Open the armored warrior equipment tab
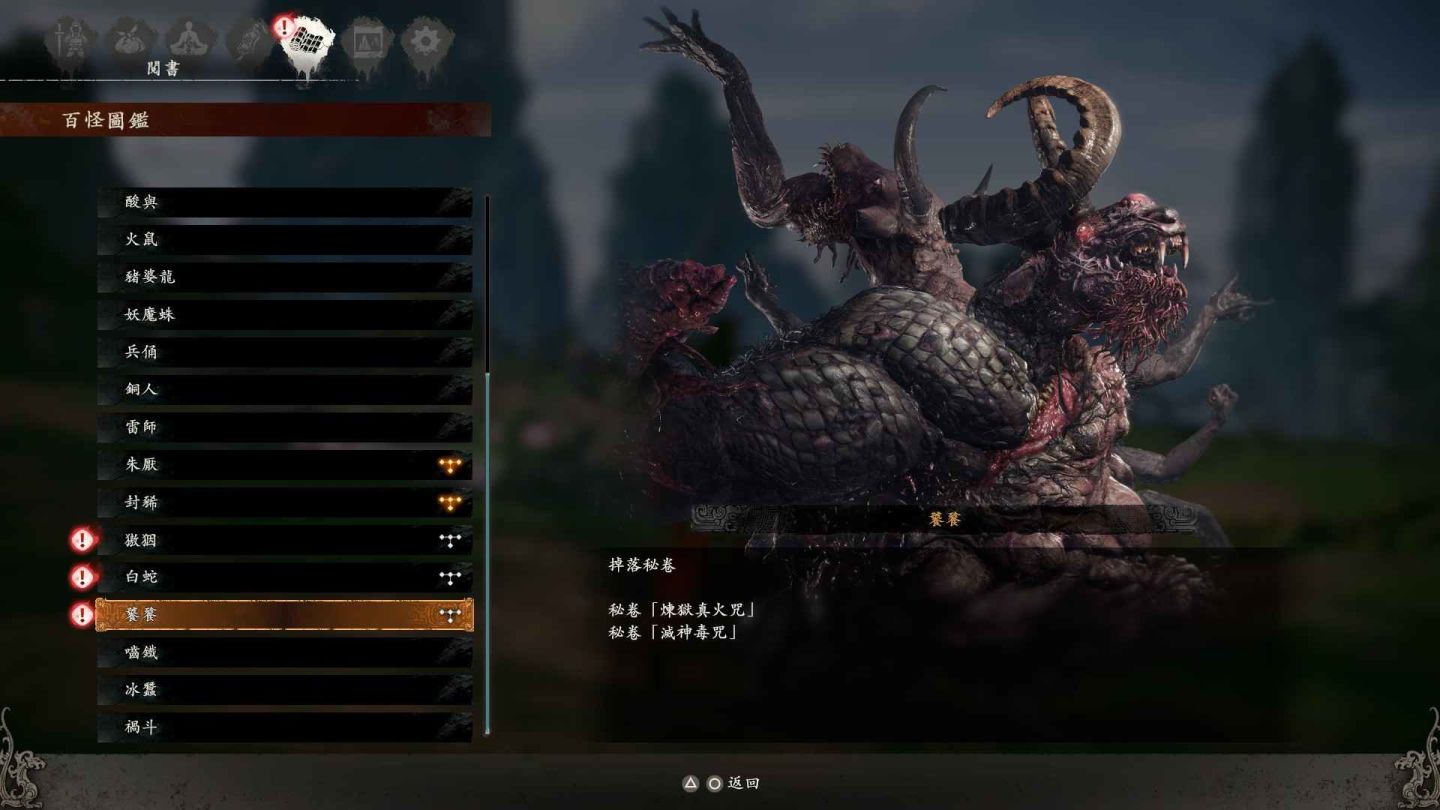This screenshot has width=1440, height=810. coord(70,42)
